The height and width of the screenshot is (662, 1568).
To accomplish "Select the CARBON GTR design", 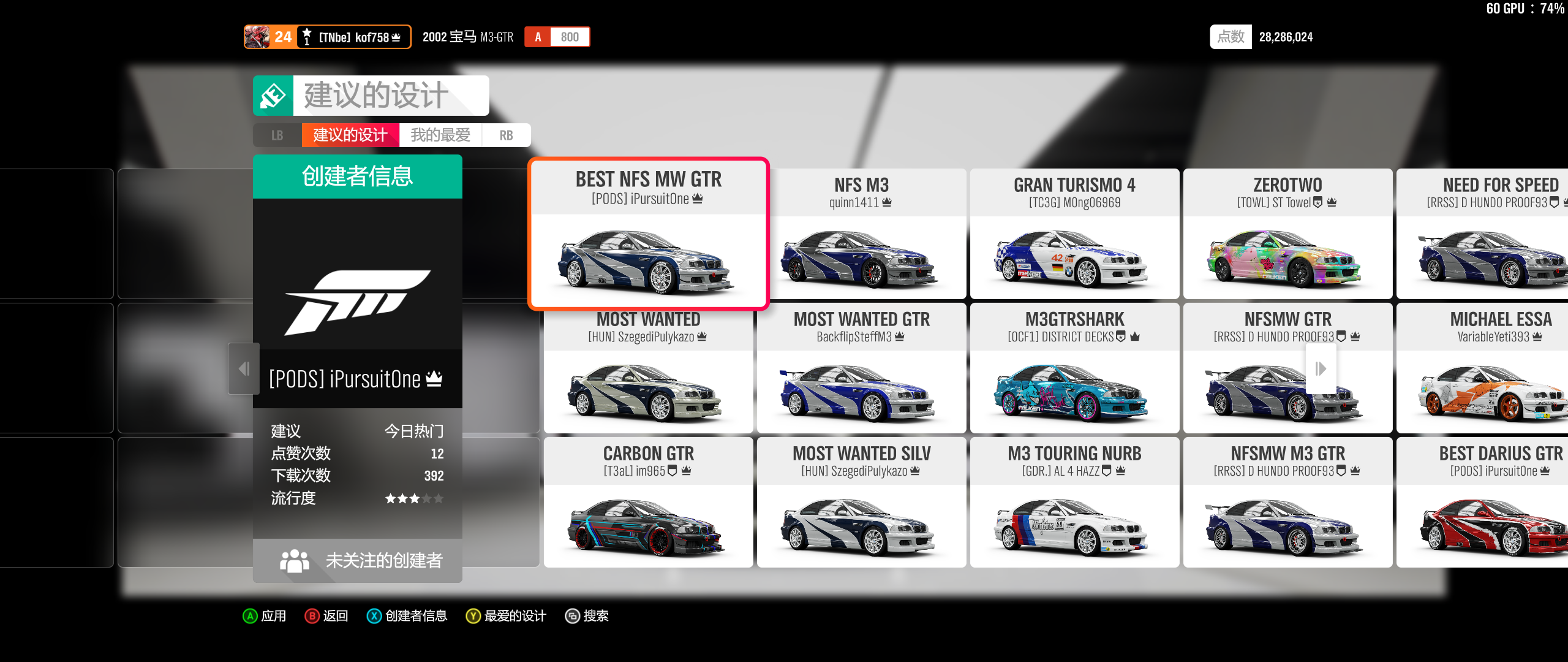I will click(648, 503).
